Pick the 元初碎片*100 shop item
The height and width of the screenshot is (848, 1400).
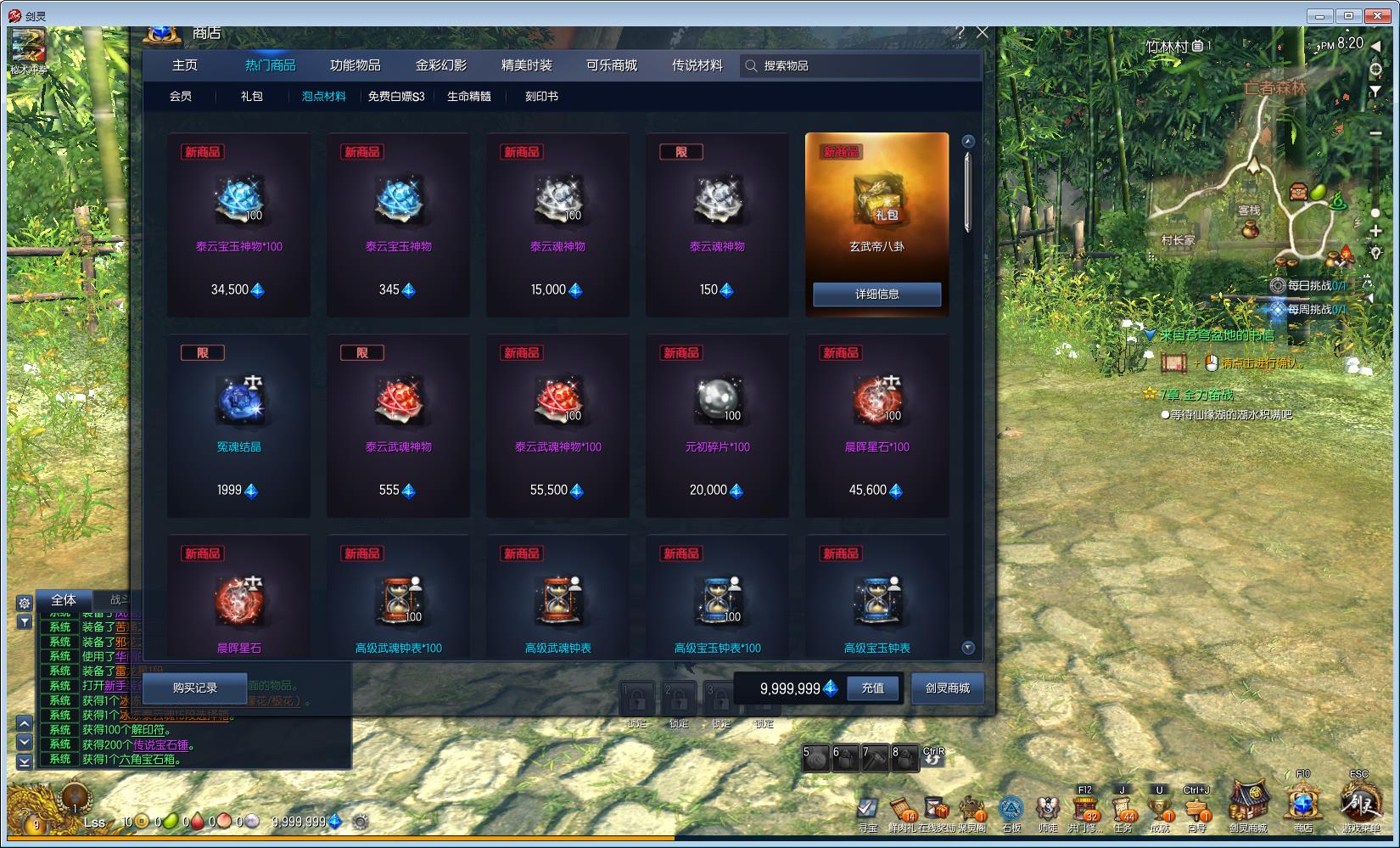[x=717, y=425]
